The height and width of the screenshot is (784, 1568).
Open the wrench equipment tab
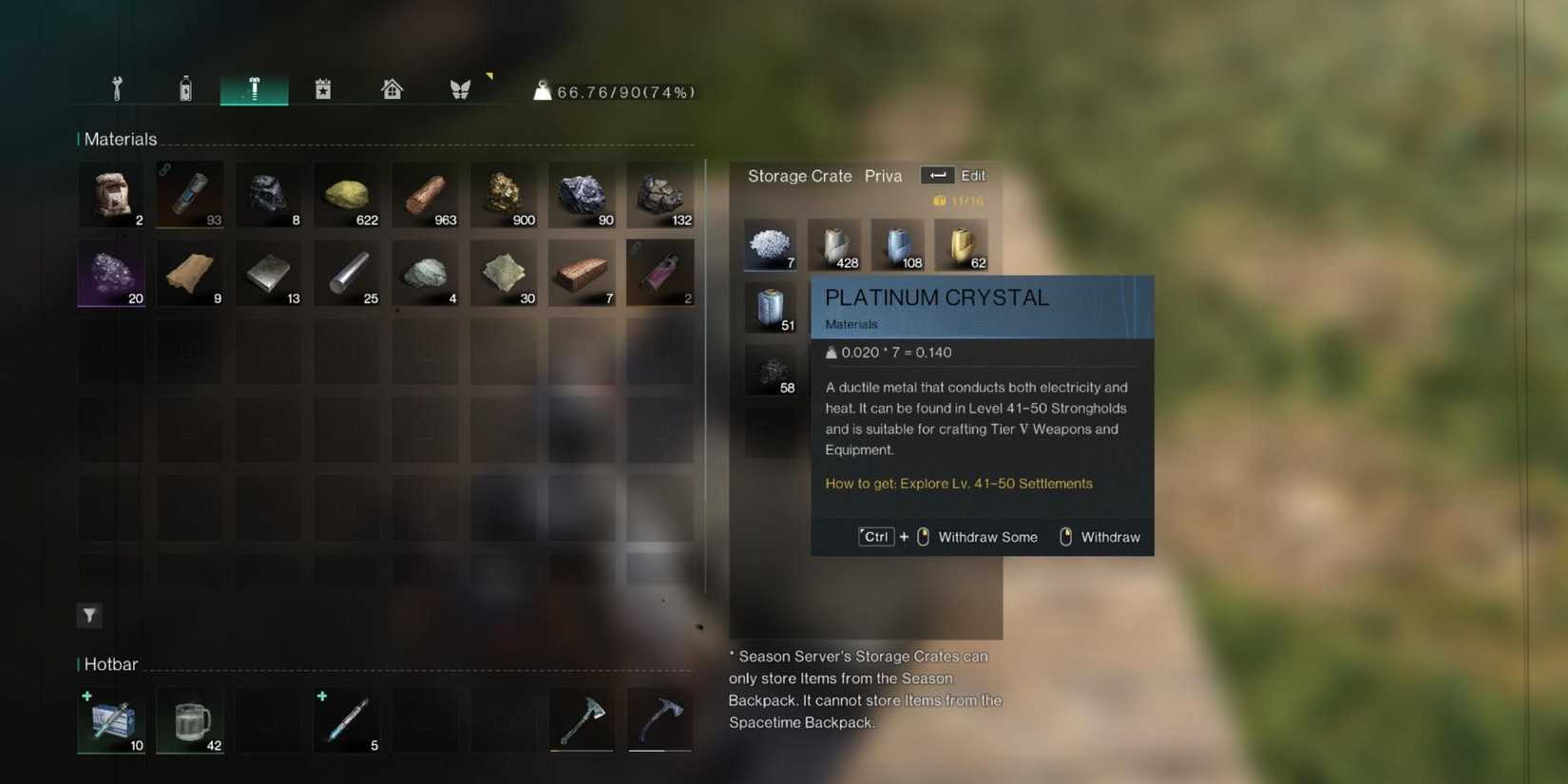pyautogui.click(x=116, y=87)
